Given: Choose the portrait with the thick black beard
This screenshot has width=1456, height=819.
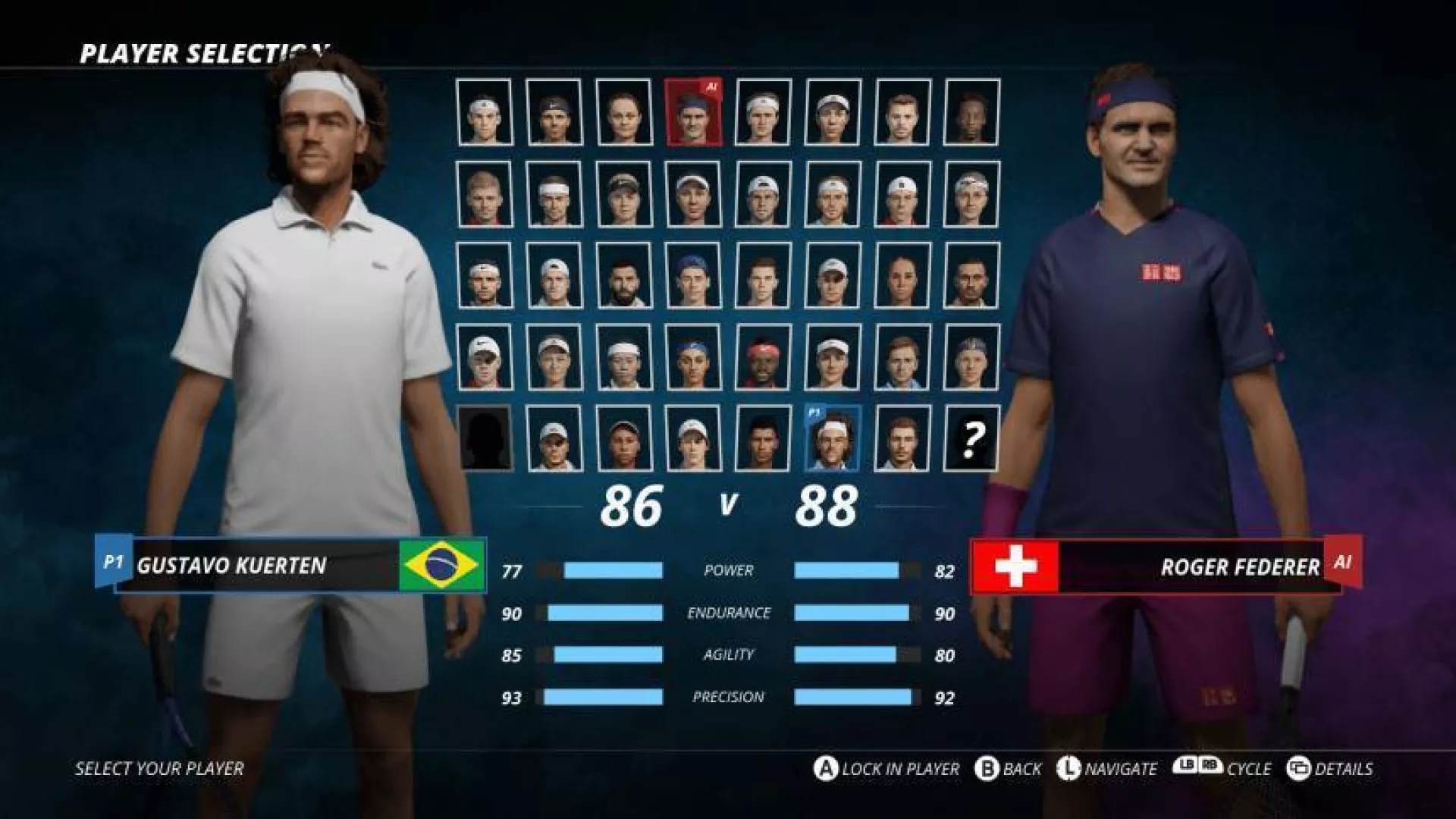Looking at the screenshot, I should tap(623, 275).
